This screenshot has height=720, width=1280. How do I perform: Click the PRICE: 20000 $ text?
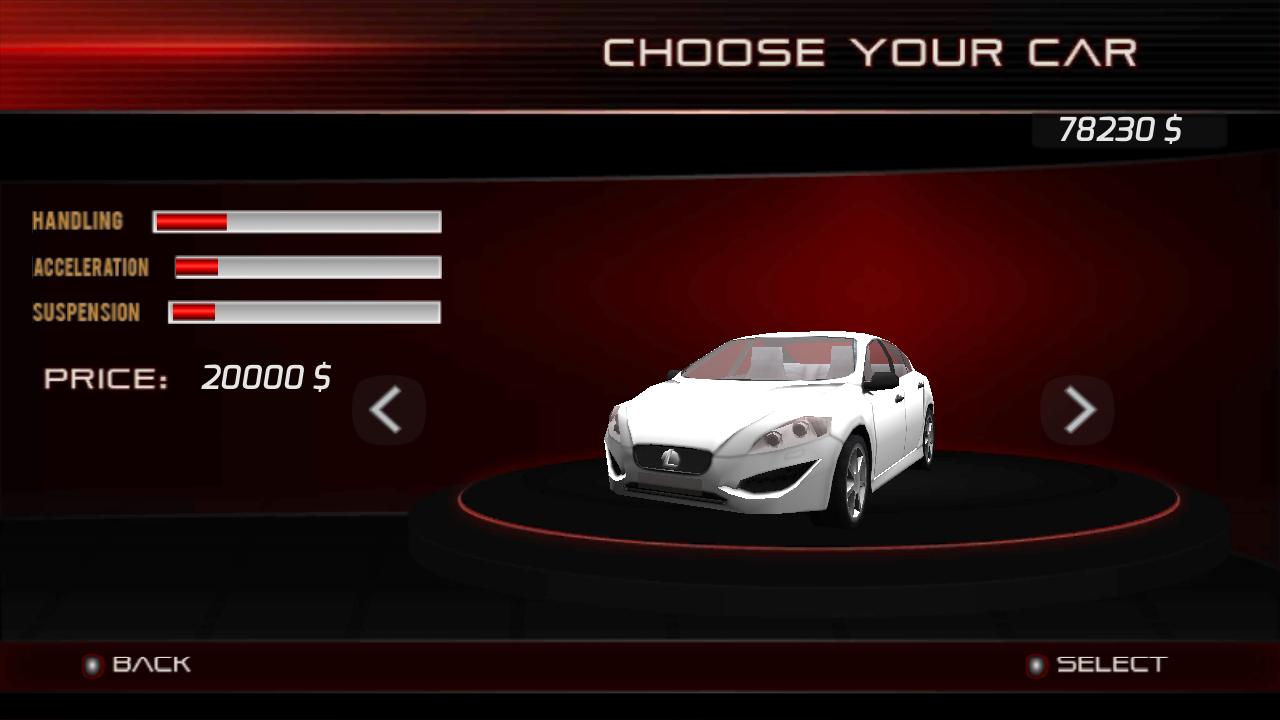pos(188,378)
